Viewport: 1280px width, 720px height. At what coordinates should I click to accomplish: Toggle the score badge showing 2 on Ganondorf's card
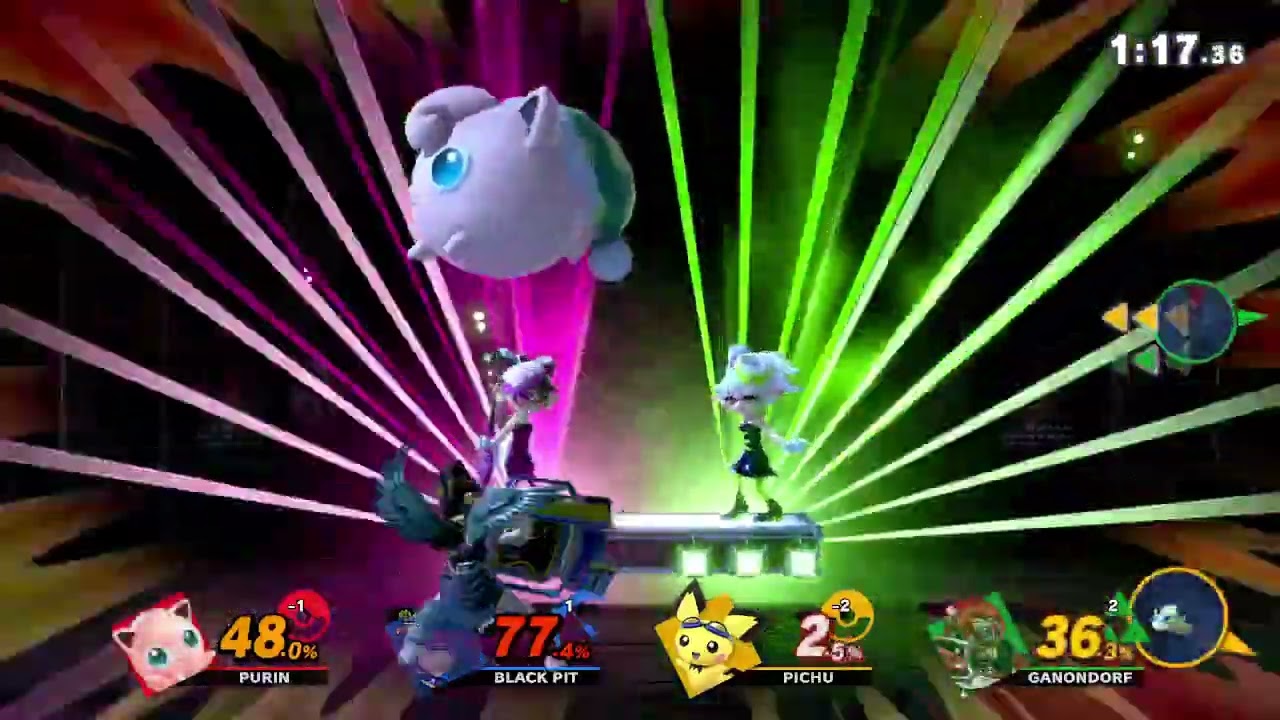1113,606
